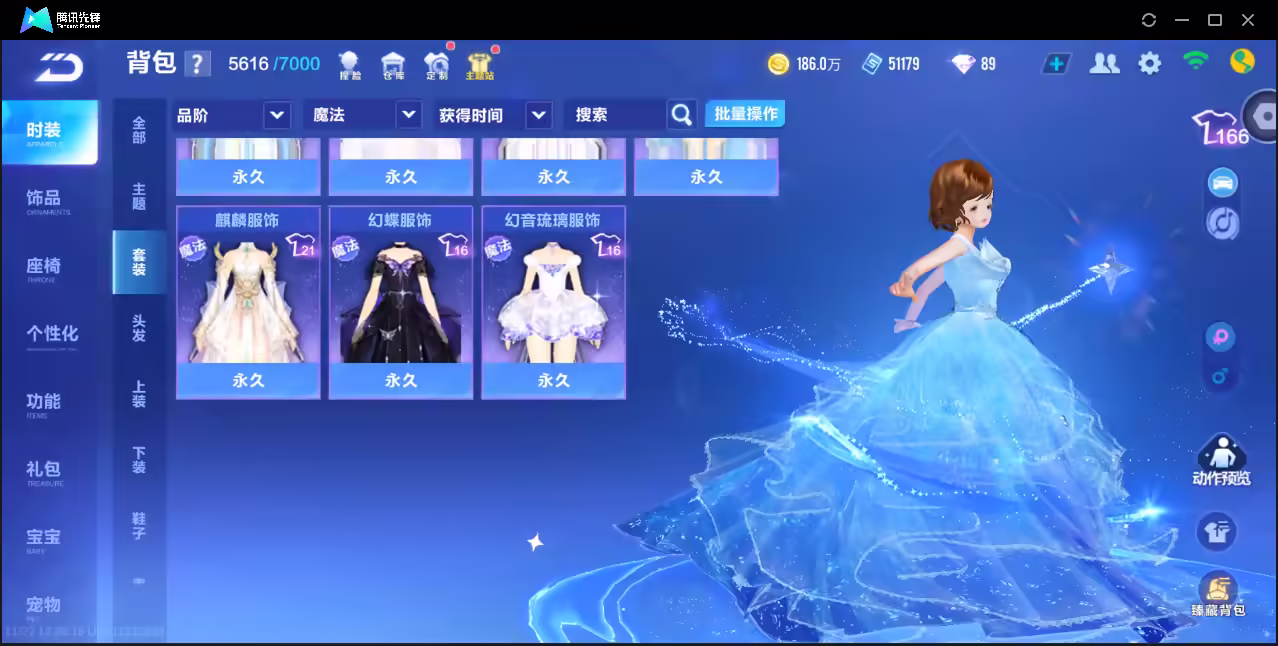1278x646 pixels.
Task: Pick the 幻音琉璃服饰 outfit card
Action: click(553, 302)
